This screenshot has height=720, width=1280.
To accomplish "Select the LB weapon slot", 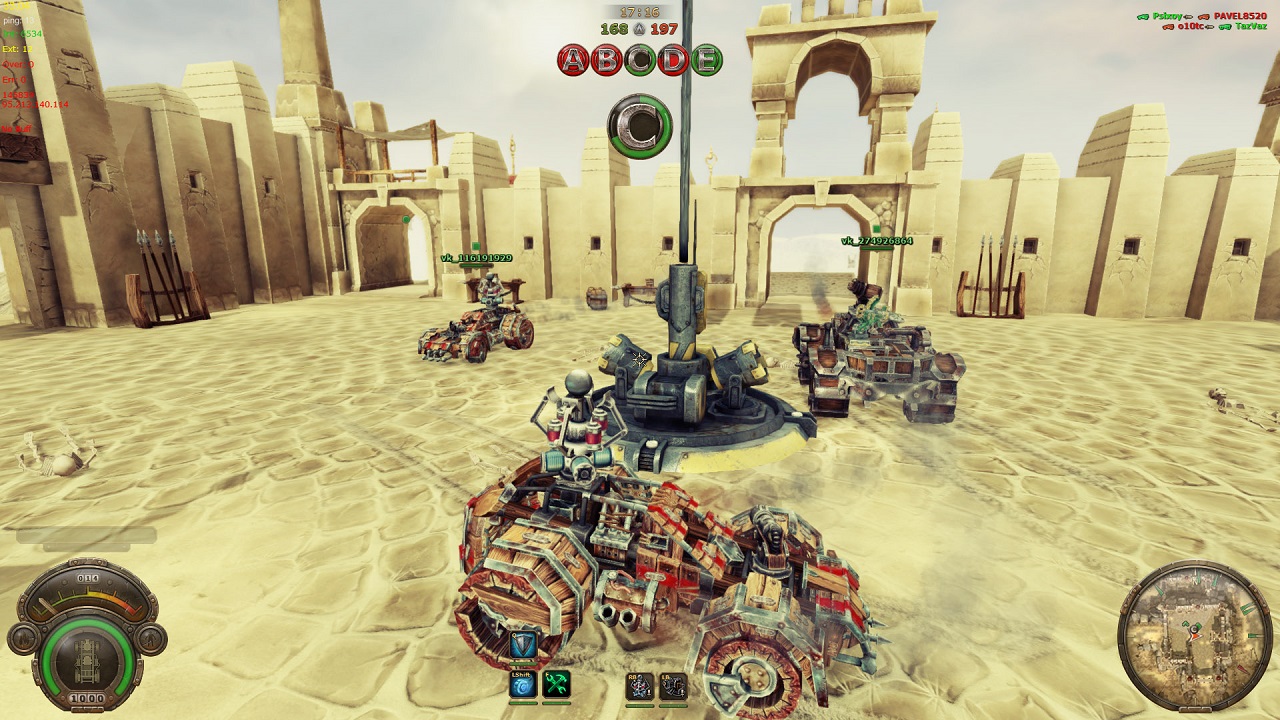I will (673, 686).
